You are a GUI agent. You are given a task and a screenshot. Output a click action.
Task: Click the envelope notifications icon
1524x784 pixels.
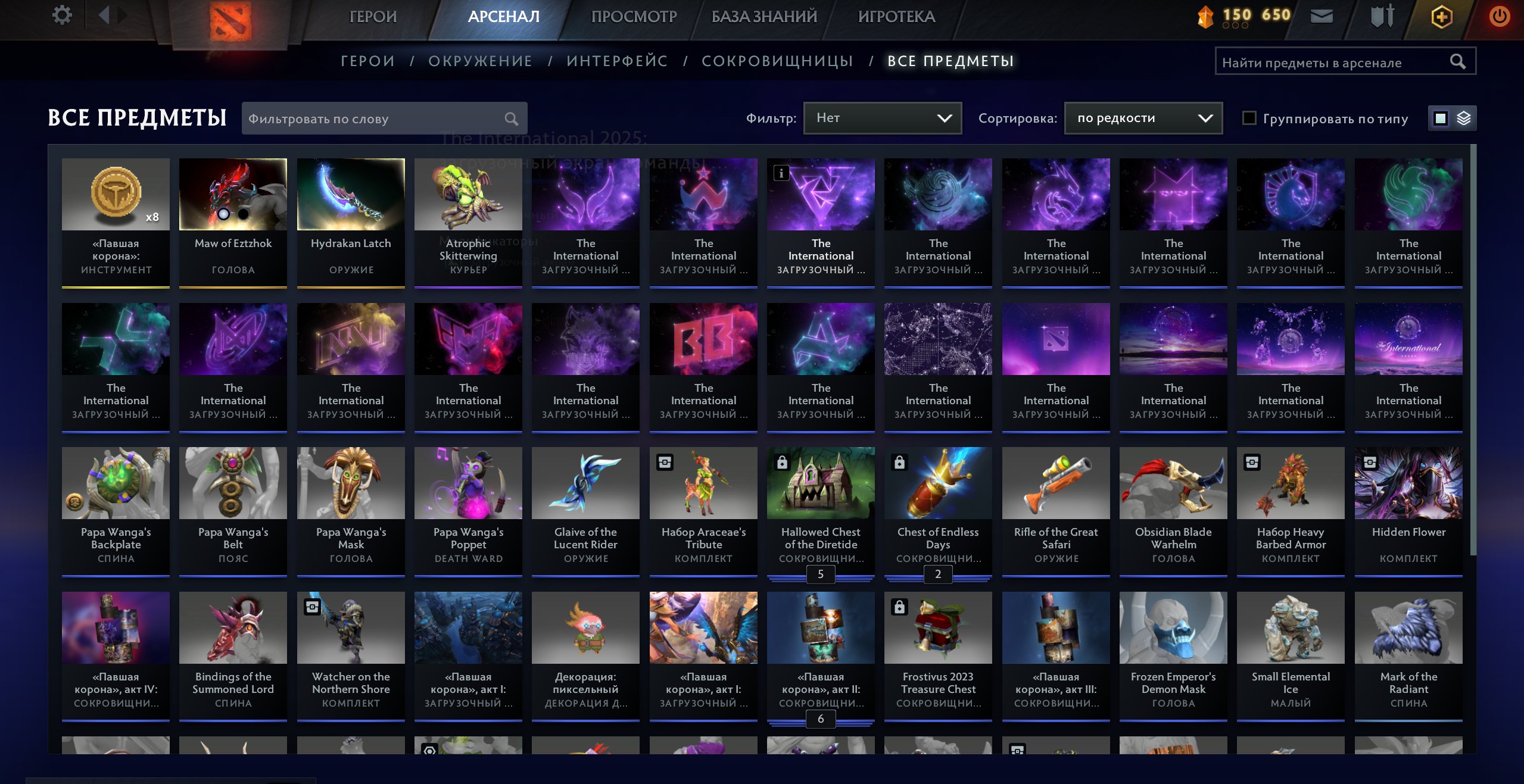[x=1323, y=16]
